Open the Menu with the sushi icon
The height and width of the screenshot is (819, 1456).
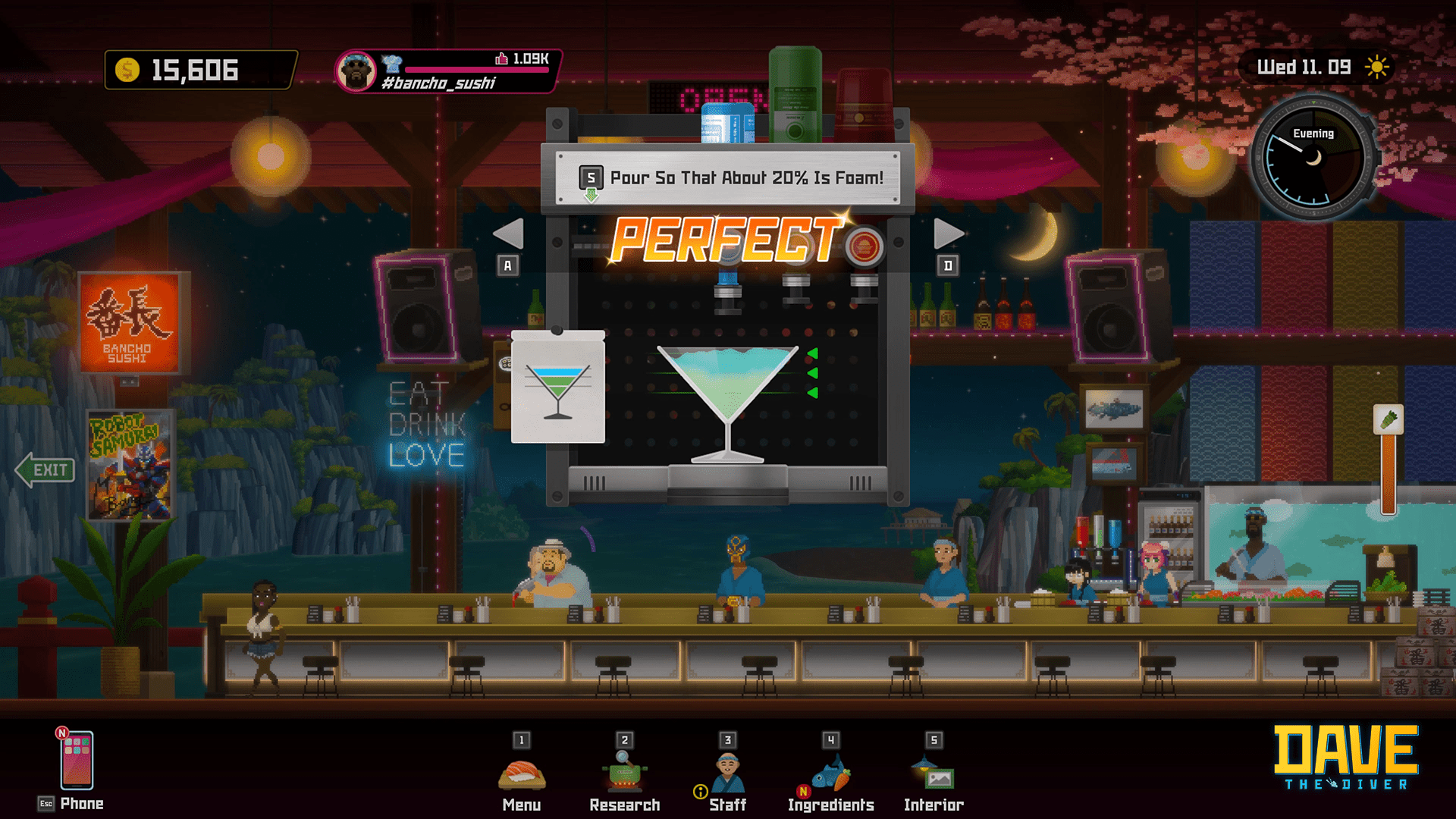click(x=522, y=773)
